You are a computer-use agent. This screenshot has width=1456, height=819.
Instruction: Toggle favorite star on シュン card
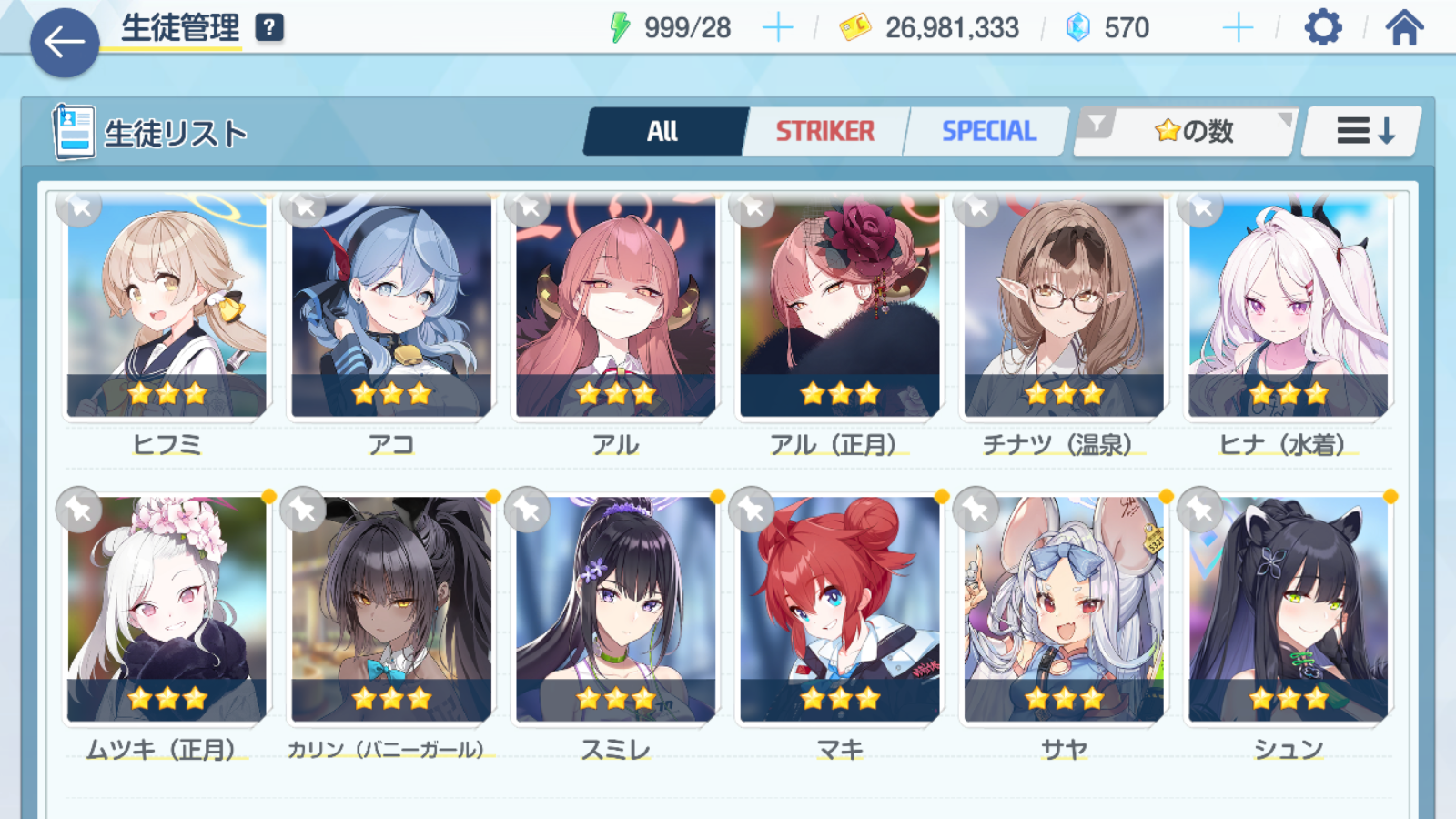click(1201, 511)
